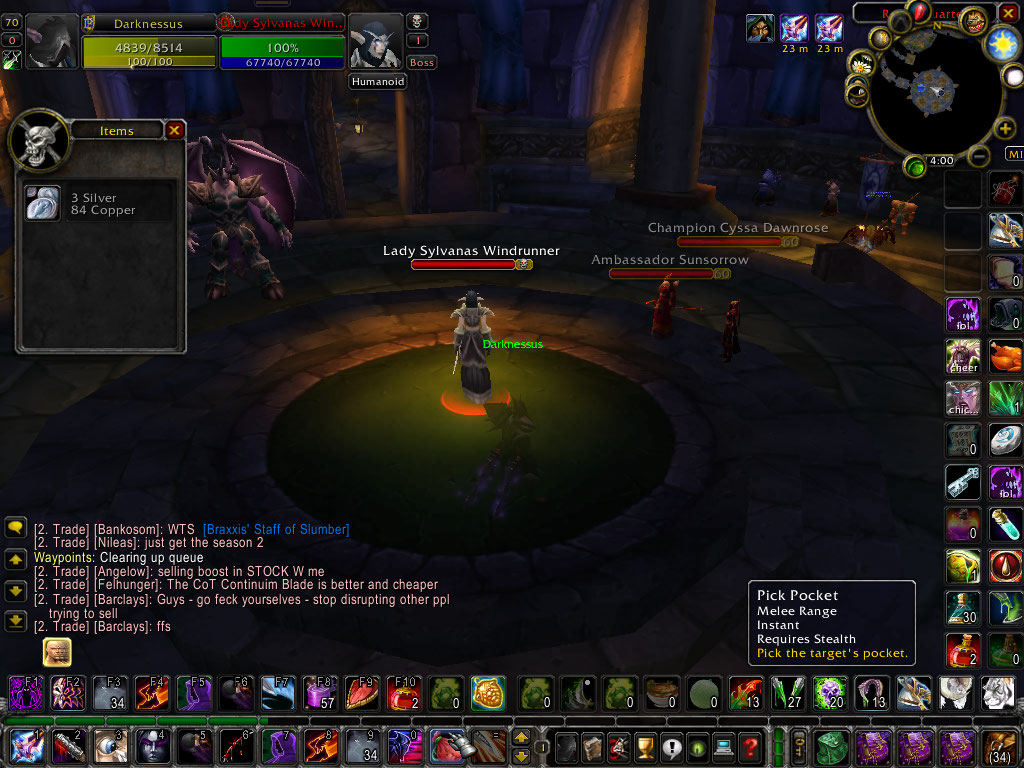
Task: Zoom in on the minimap
Action: [x=1006, y=129]
